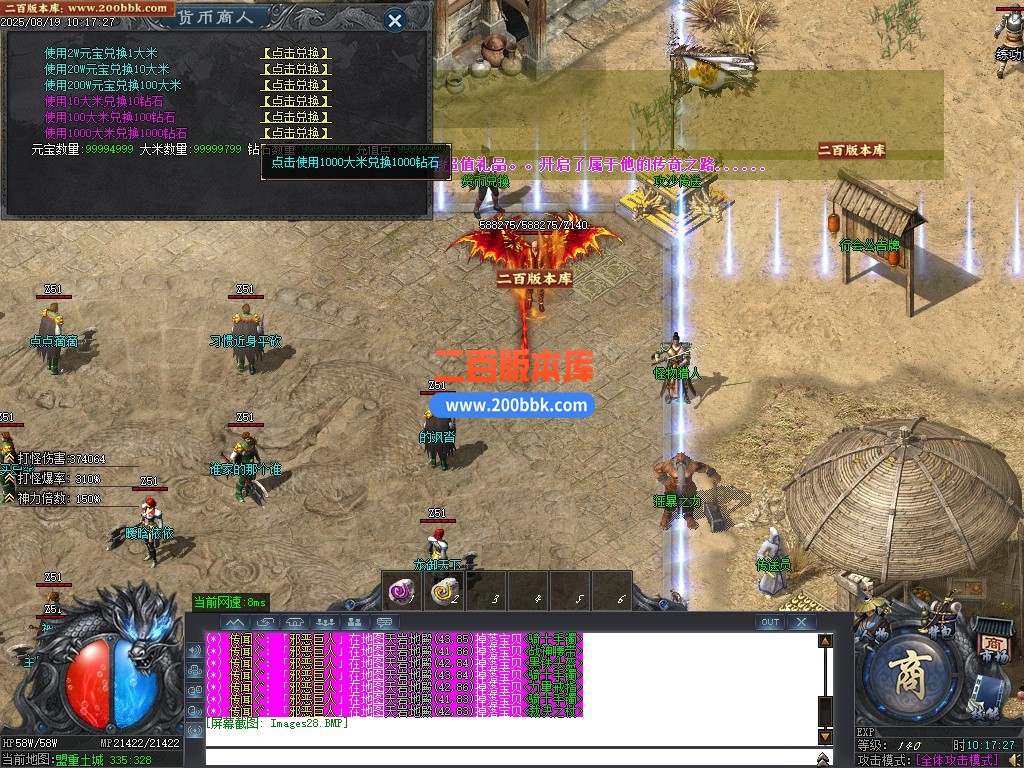Click the X button beside OUT
This screenshot has width=1024, height=768.
pyautogui.click(x=801, y=623)
